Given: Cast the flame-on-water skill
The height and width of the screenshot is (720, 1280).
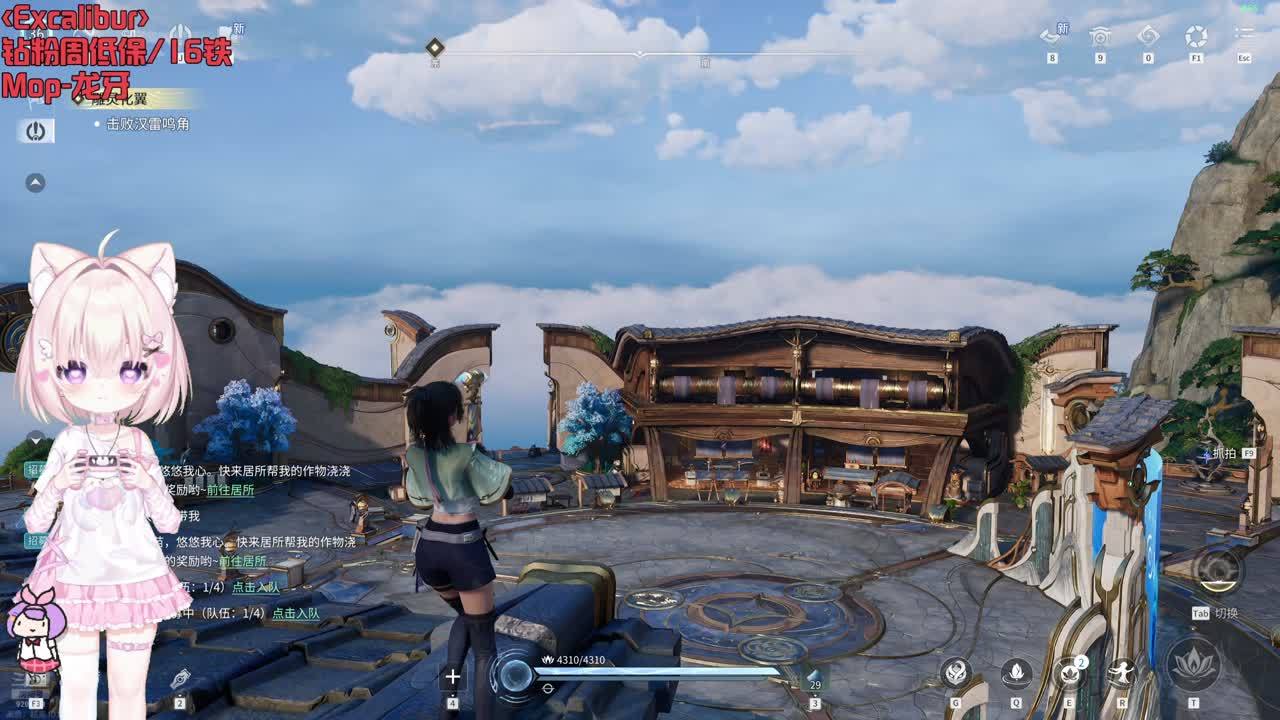Looking at the screenshot, I should coord(1016,672).
